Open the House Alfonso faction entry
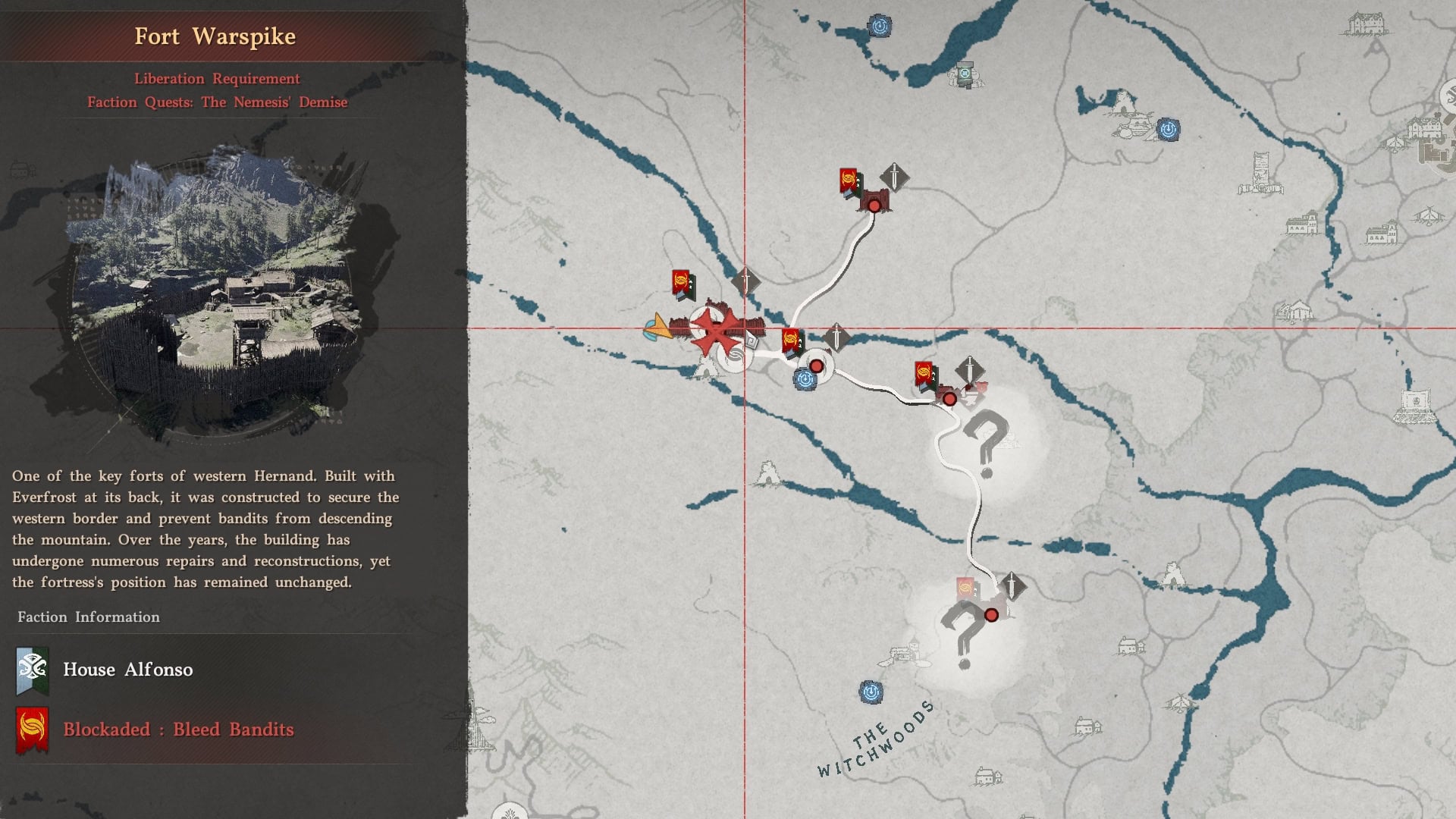This screenshot has height=819, width=1456. (127, 670)
